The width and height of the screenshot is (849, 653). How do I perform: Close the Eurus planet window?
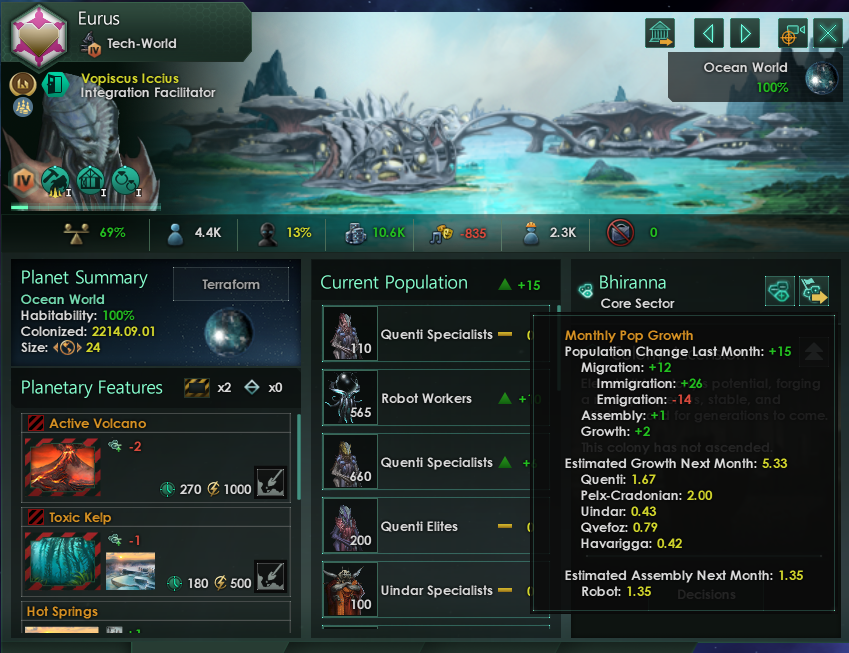pyautogui.click(x=828, y=33)
